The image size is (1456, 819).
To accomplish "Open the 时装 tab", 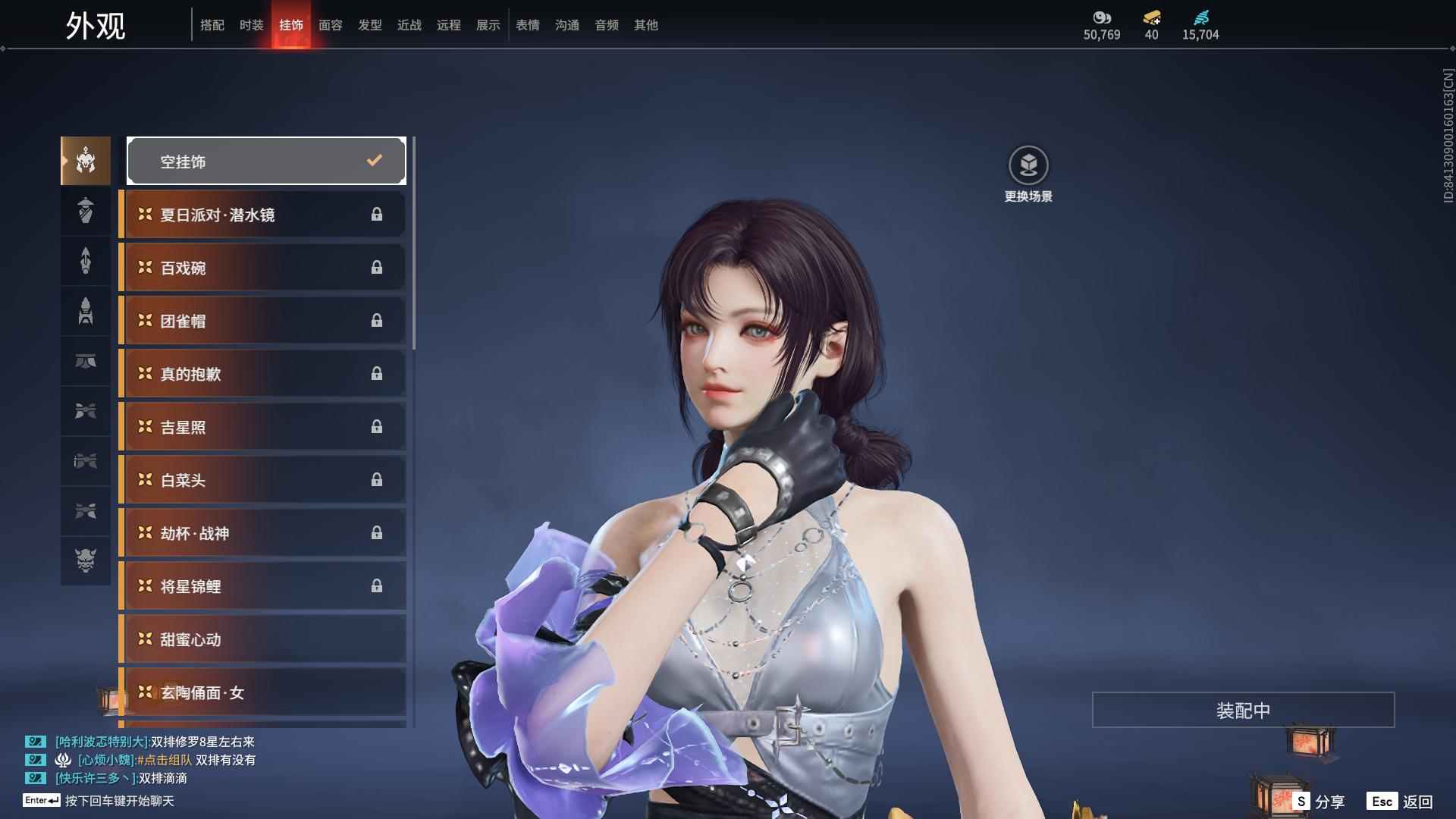I will click(x=251, y=25).
